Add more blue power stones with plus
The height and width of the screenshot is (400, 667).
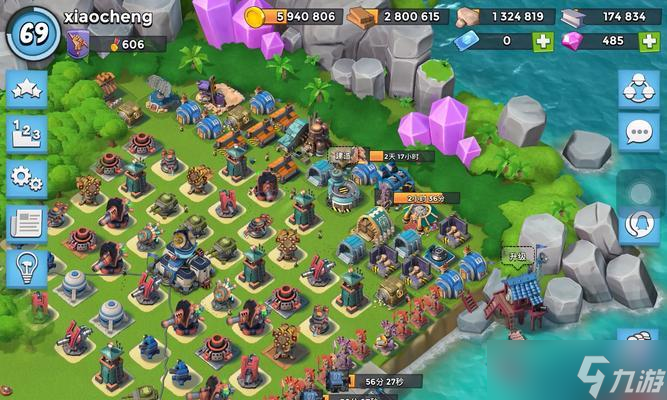coord(542,41)
